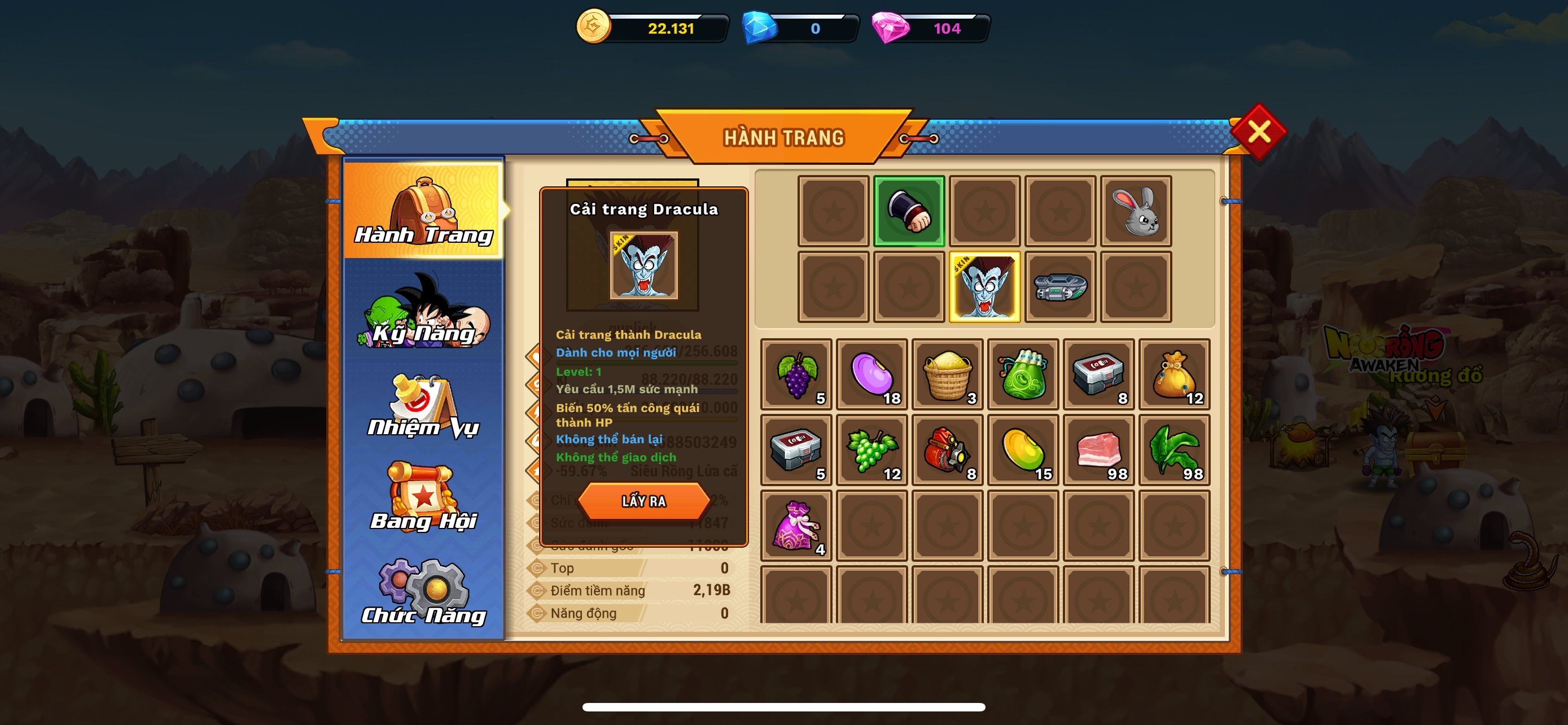This screenshot has width=1568, height=725.
Task: Close the Hành Trang window
Action: pos(1258,132)
